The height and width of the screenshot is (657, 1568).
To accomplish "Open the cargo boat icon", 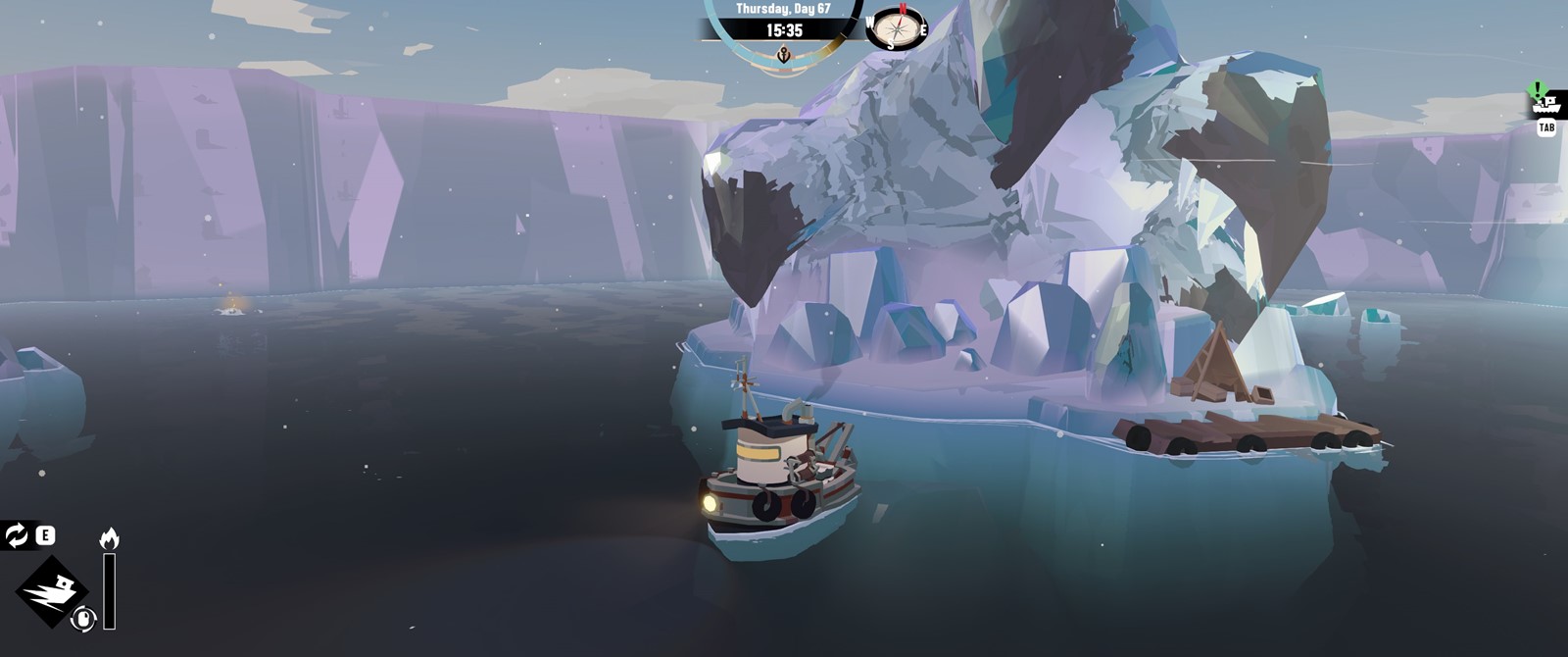I will tap(1545, 104).
